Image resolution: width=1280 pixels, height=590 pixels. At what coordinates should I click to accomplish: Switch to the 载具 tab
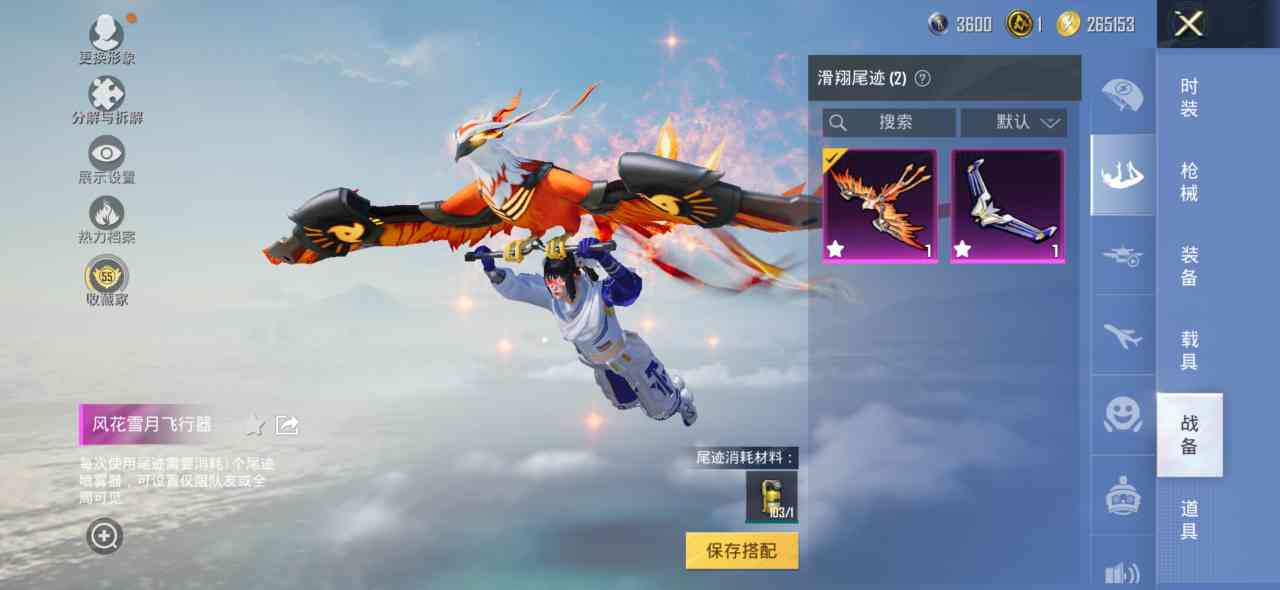[x=1189, y=350]
